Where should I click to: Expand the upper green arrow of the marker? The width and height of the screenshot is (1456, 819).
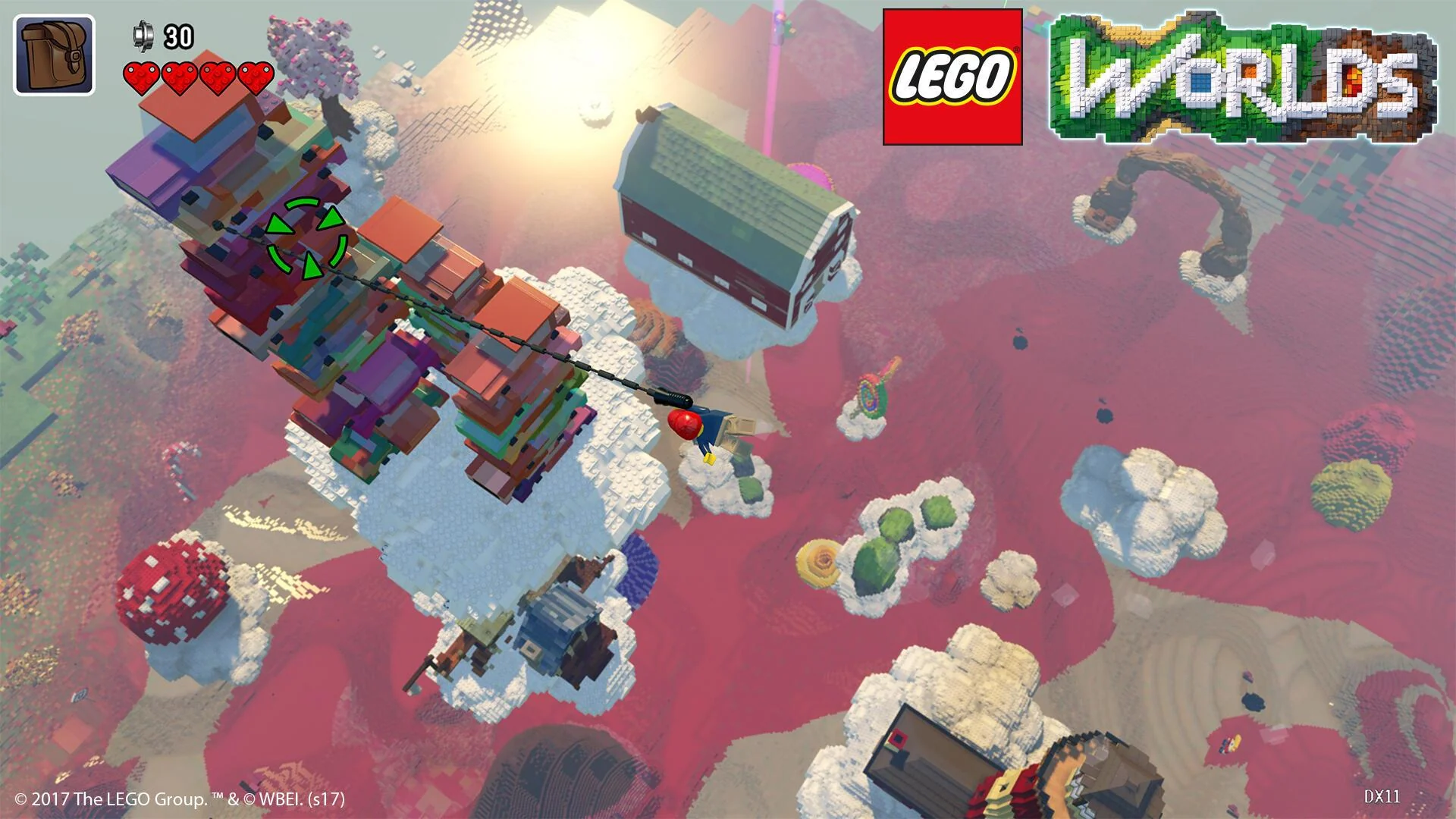click(x=331, y=218)
